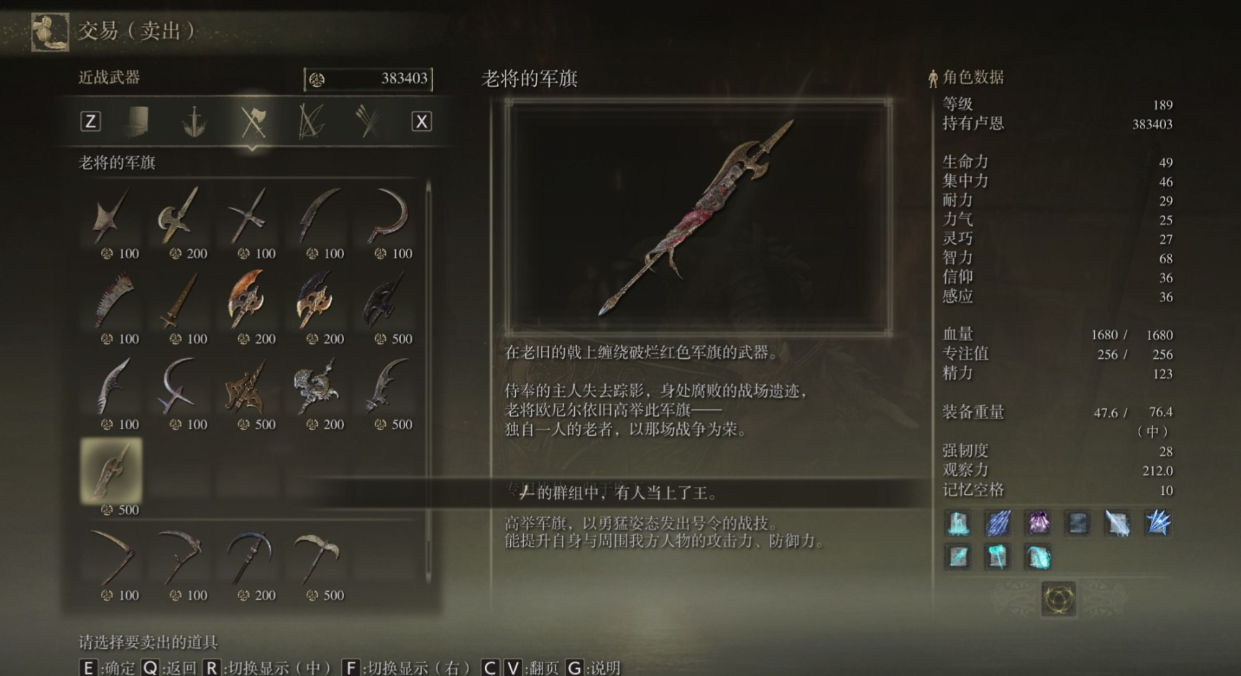Switch to the crossed bow weapons tab

point(311,121)
